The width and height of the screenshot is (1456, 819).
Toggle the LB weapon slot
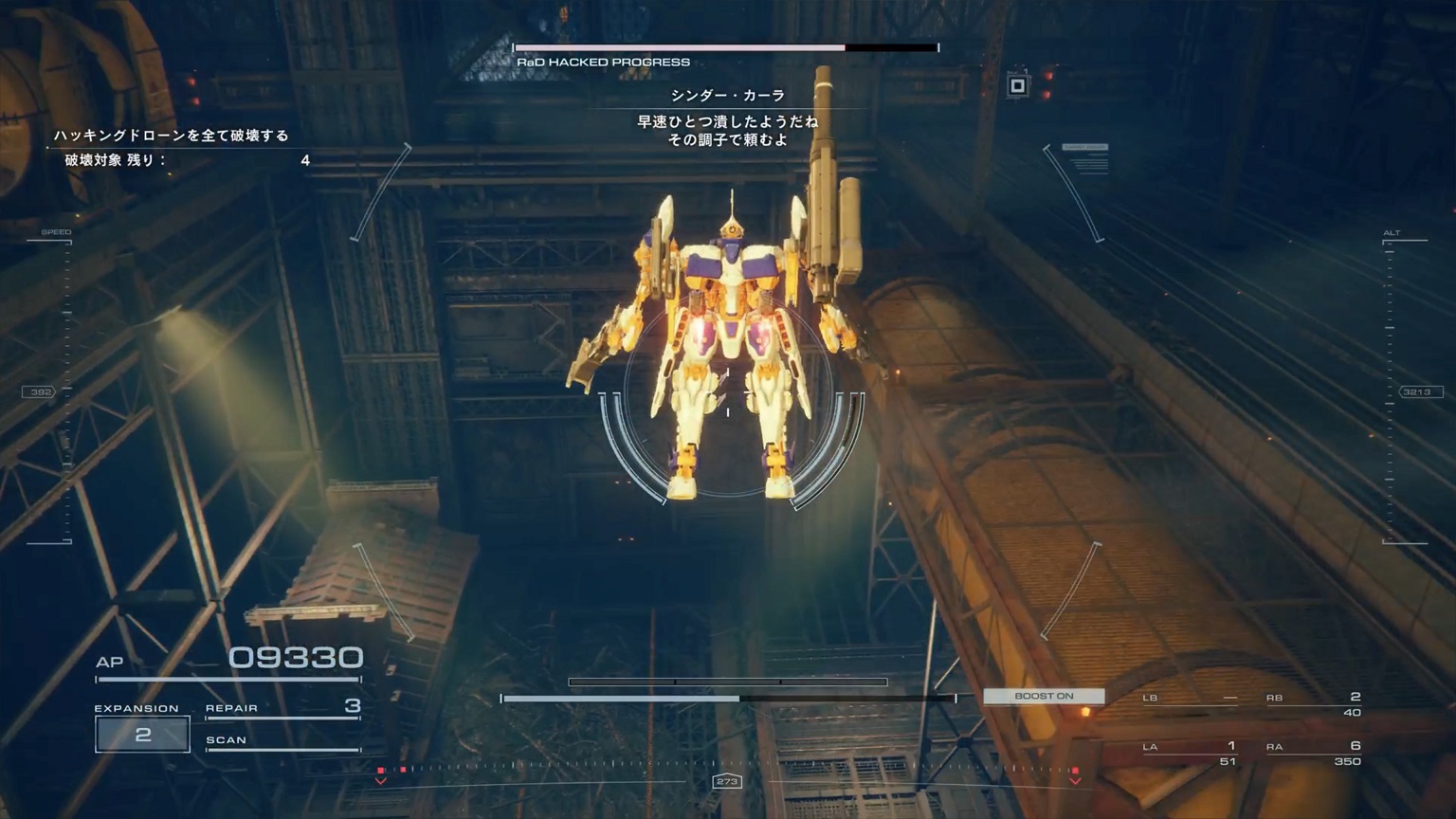coord(1175,698)
